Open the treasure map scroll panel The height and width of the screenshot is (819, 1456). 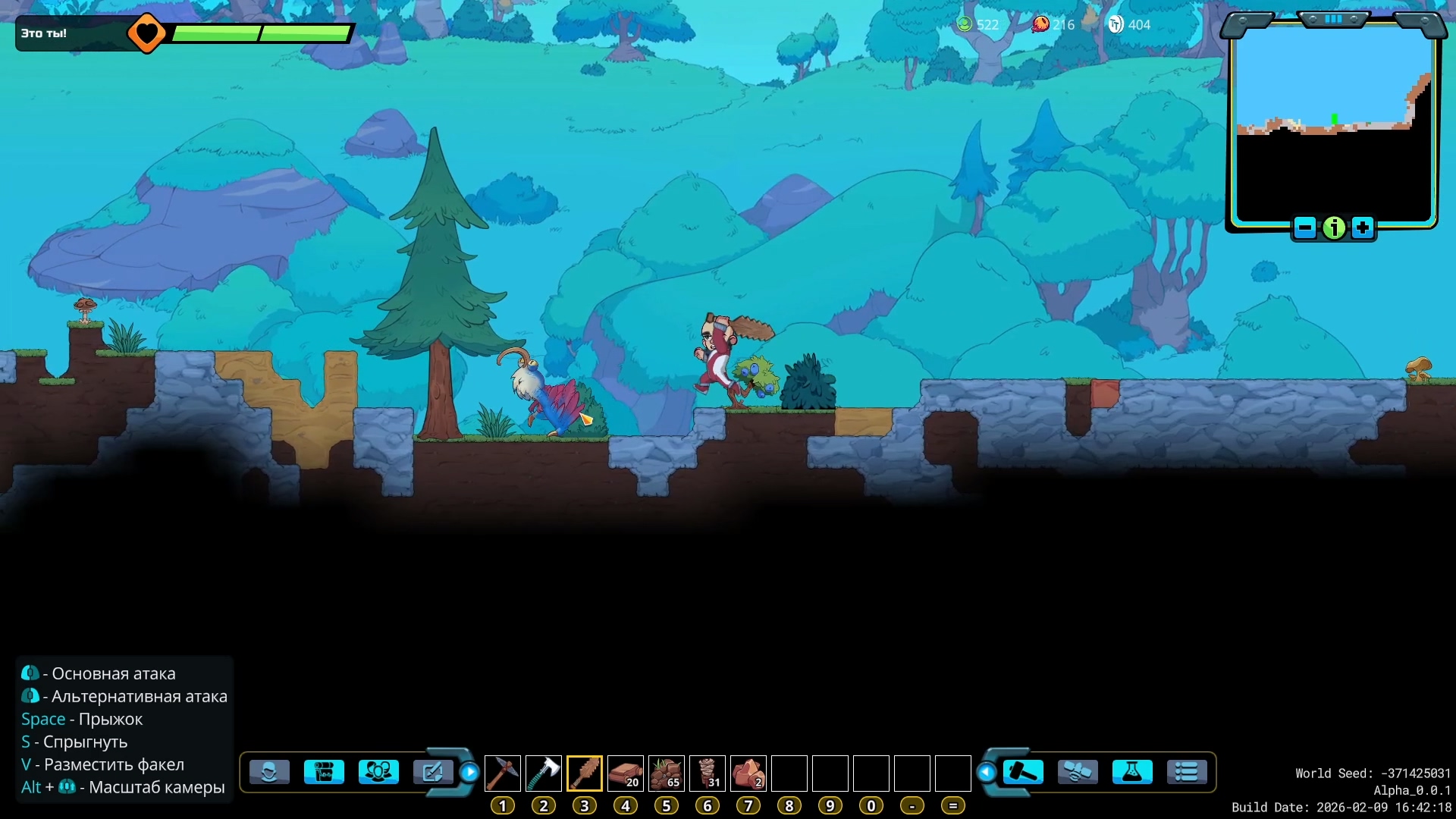click(x=324, y=772)
